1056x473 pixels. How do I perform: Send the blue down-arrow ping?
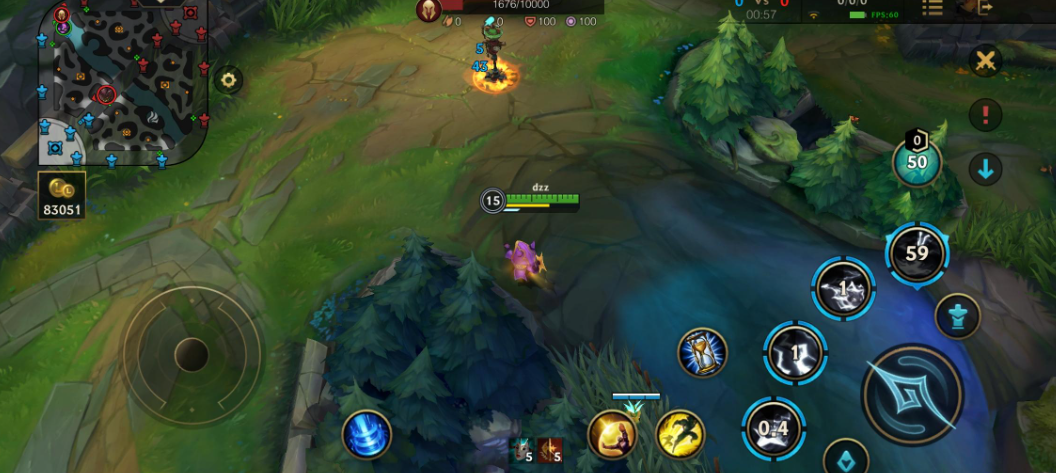pos(985,169)
